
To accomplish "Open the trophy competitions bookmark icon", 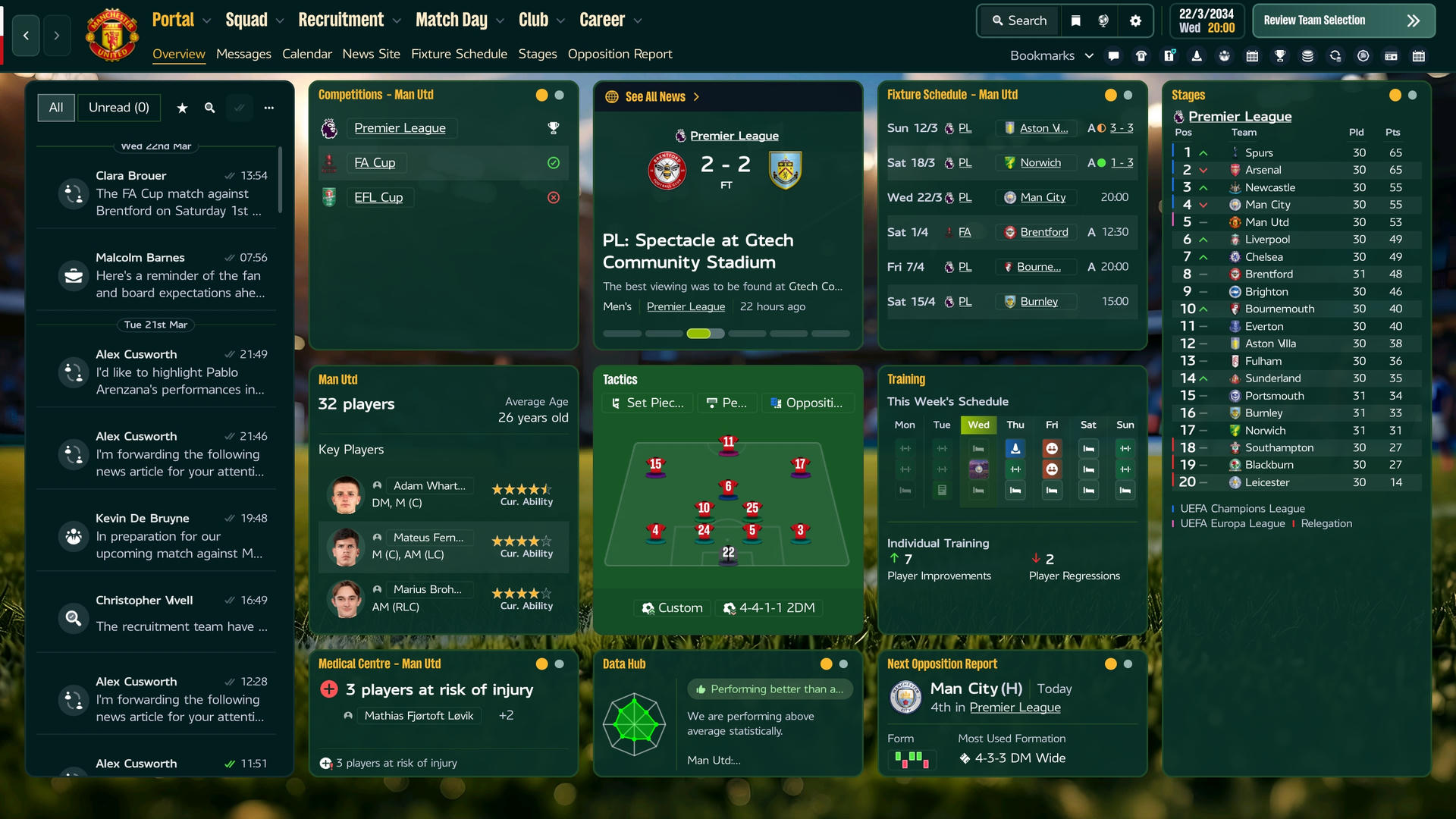I will pyautogui.click(x=1280, y=56).
